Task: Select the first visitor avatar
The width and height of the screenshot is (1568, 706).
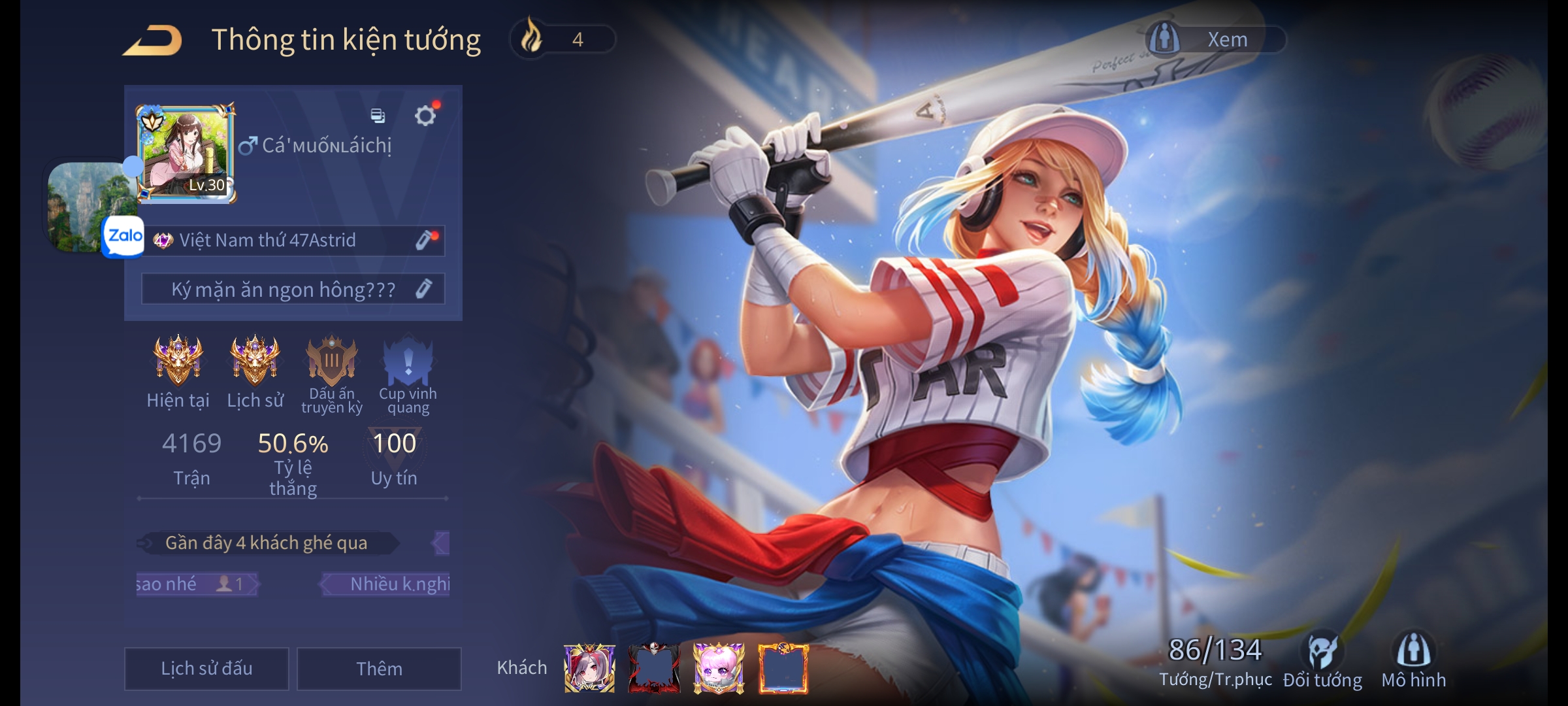Action: point(589,668)
